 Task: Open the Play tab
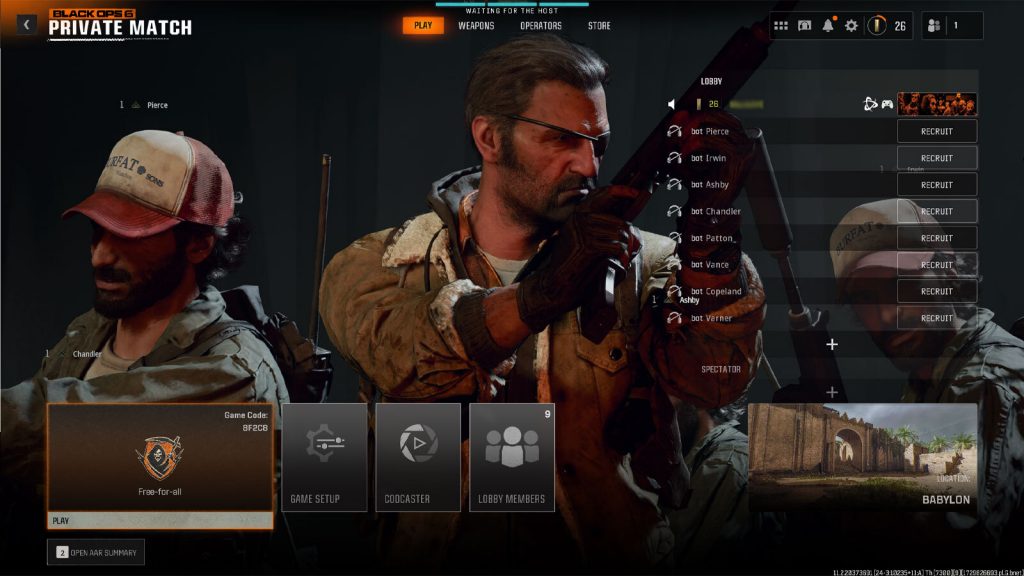click(x=423, y=26)
